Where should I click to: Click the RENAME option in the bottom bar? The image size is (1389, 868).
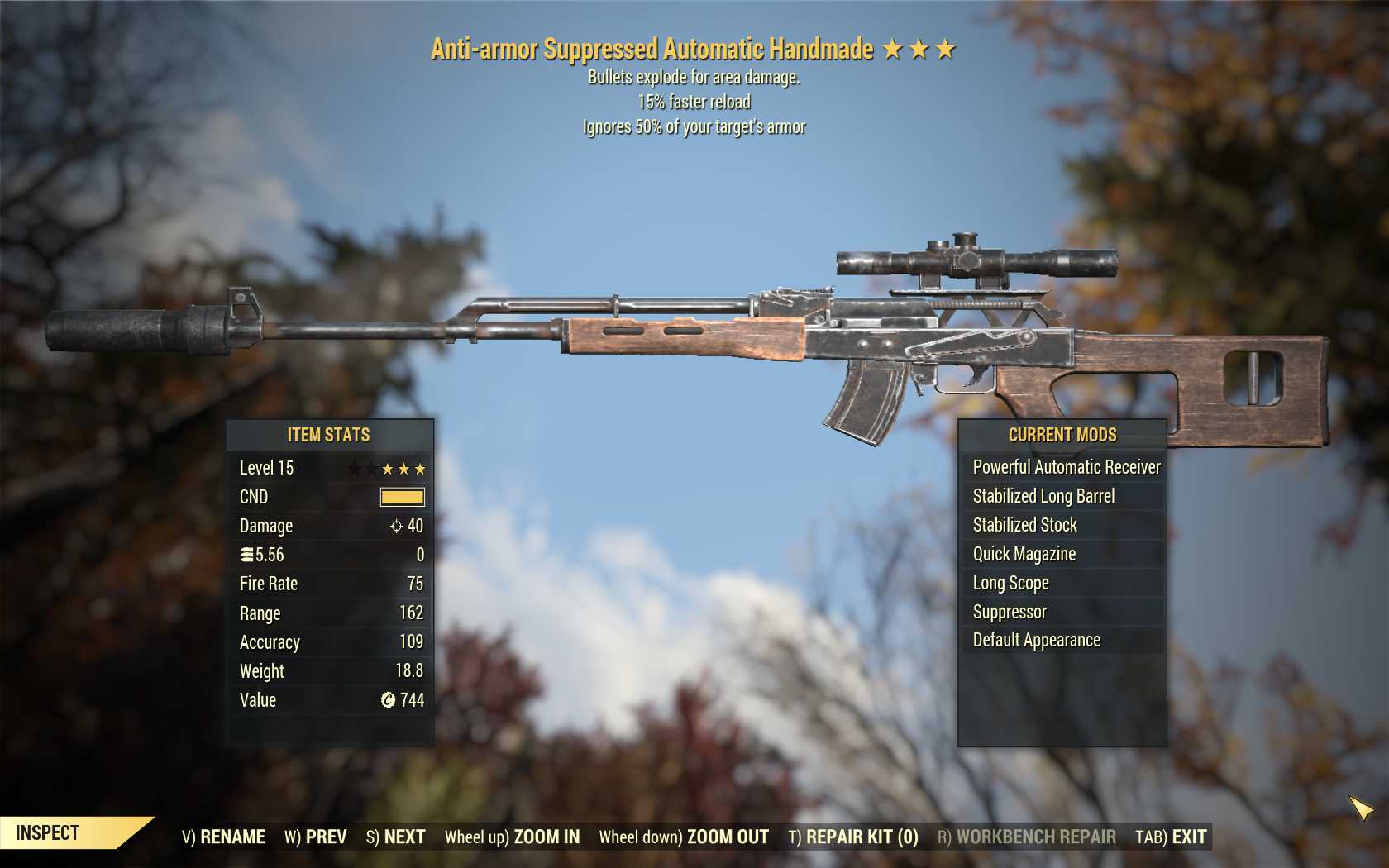[223, 837]
